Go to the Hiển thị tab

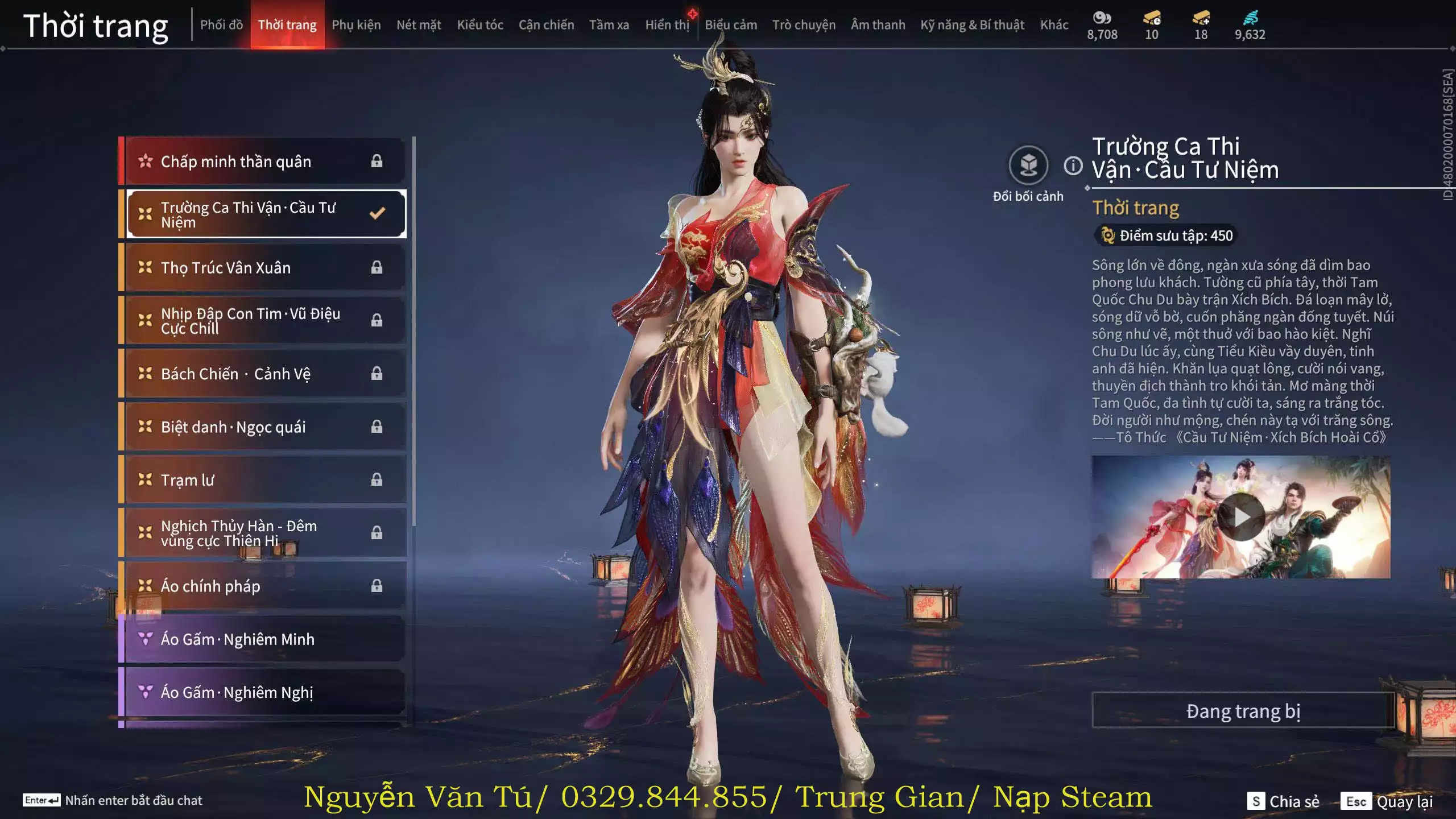pyautogui.click(x=667, y=25)
